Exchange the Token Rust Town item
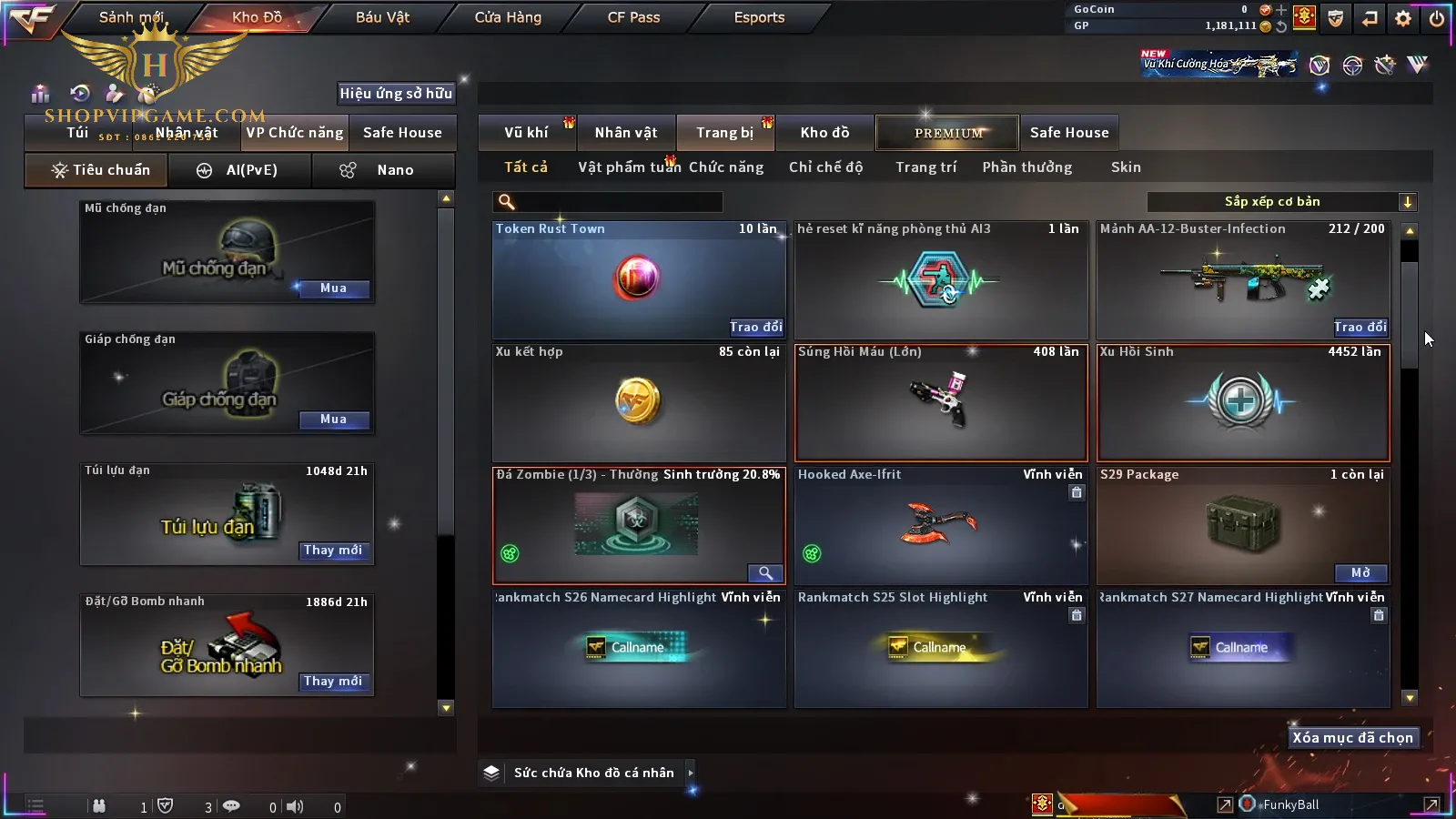Viewport: 1456px width, 819px height. tap(755, 327)
